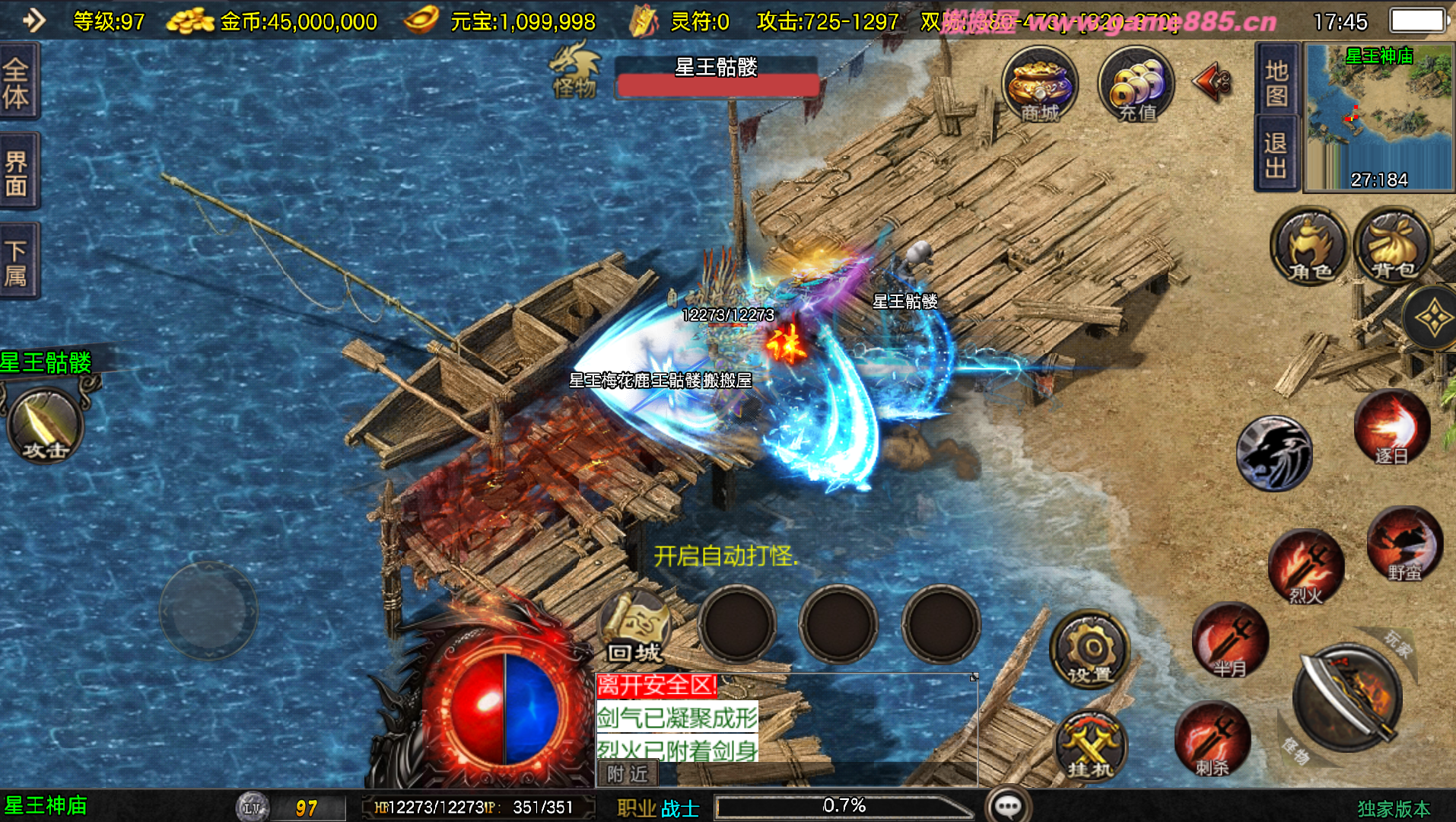Viewport: 1456px width, 822px height.
Task: Select the 全体 tab
Action: (17, 82)
